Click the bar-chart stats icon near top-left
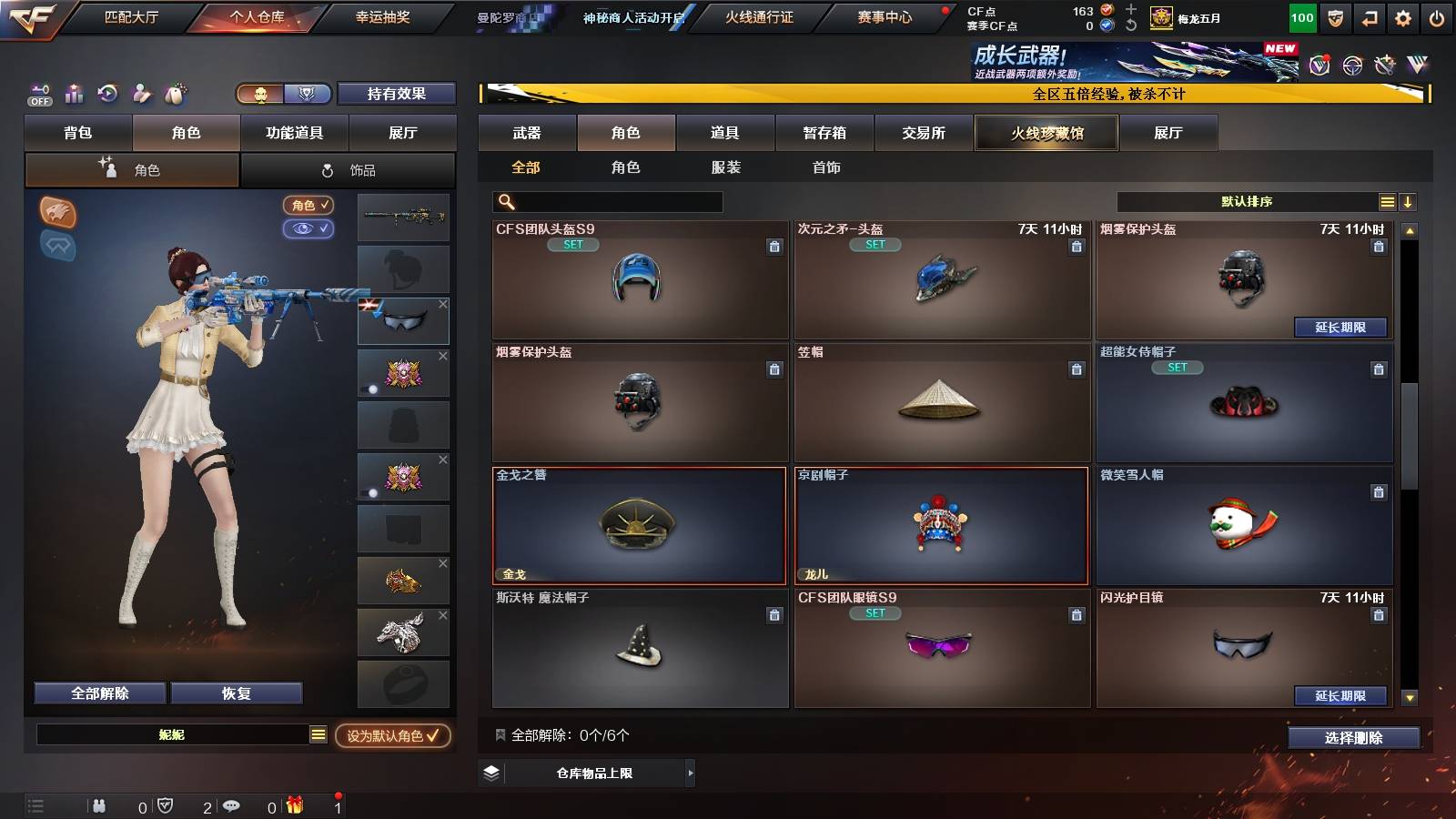The image size is (1456, 819). tap(73, 94)
